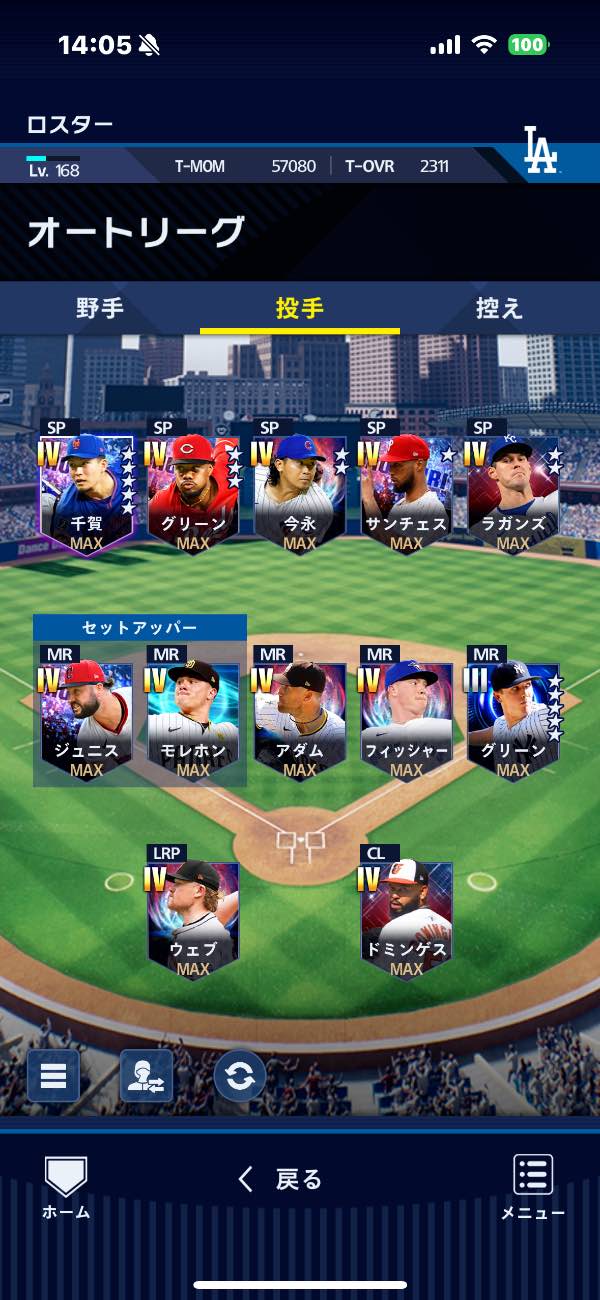Select the 投手 tab
This screenshot has height=1300, width=600.
click(x=299, y=308)
